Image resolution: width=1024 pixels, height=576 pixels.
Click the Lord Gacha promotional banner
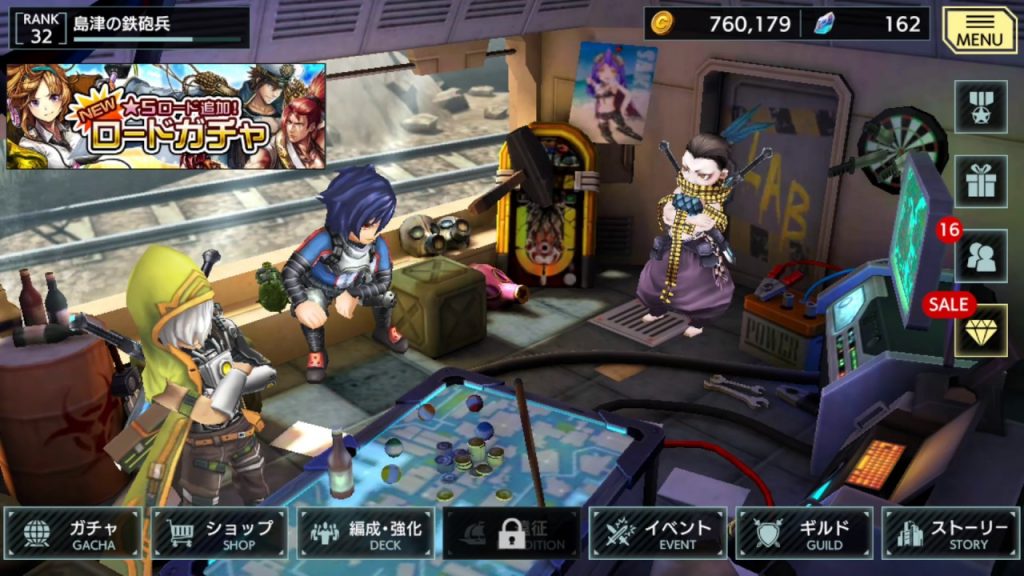coord(166,116)
